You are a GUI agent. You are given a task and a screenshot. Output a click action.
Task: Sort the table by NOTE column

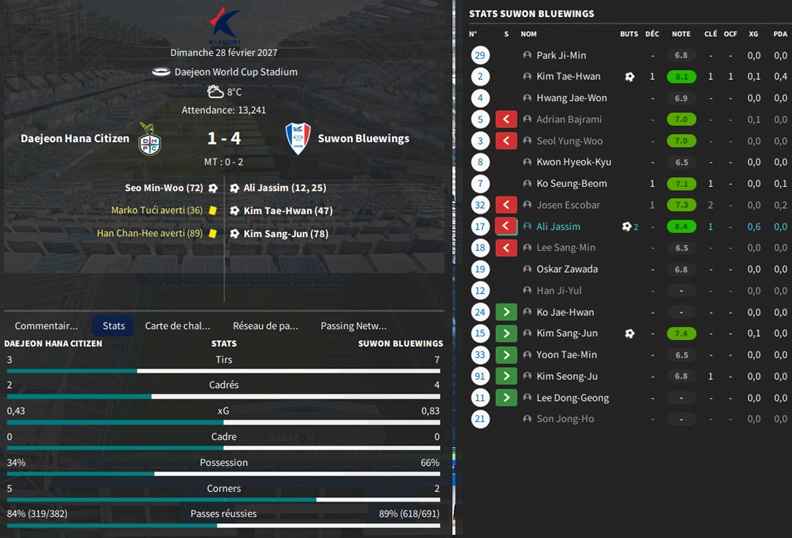click(681, 34)
